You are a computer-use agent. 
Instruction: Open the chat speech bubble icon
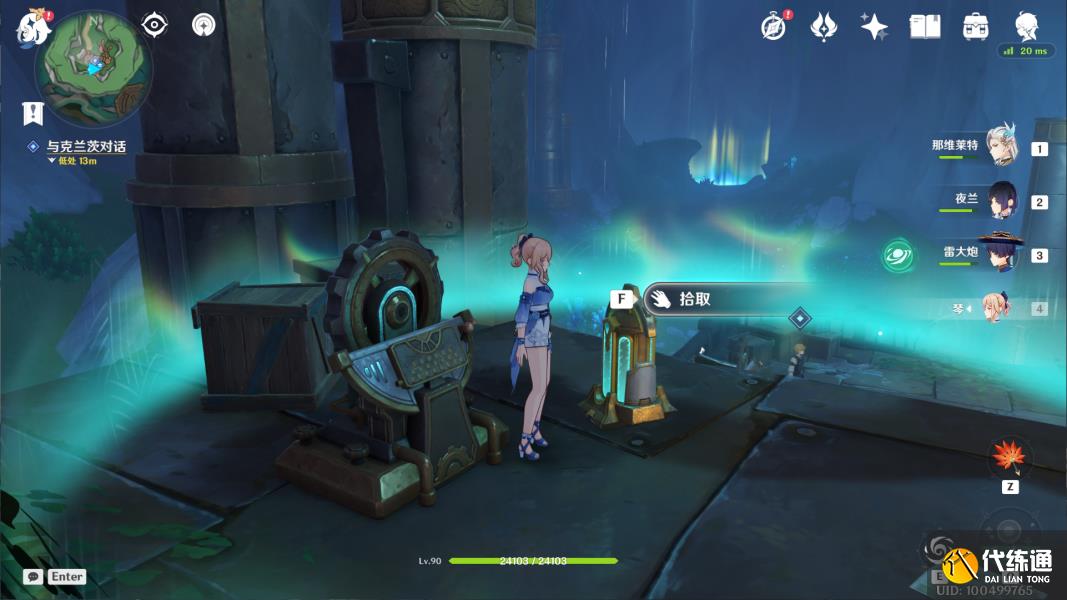(33, 577)
